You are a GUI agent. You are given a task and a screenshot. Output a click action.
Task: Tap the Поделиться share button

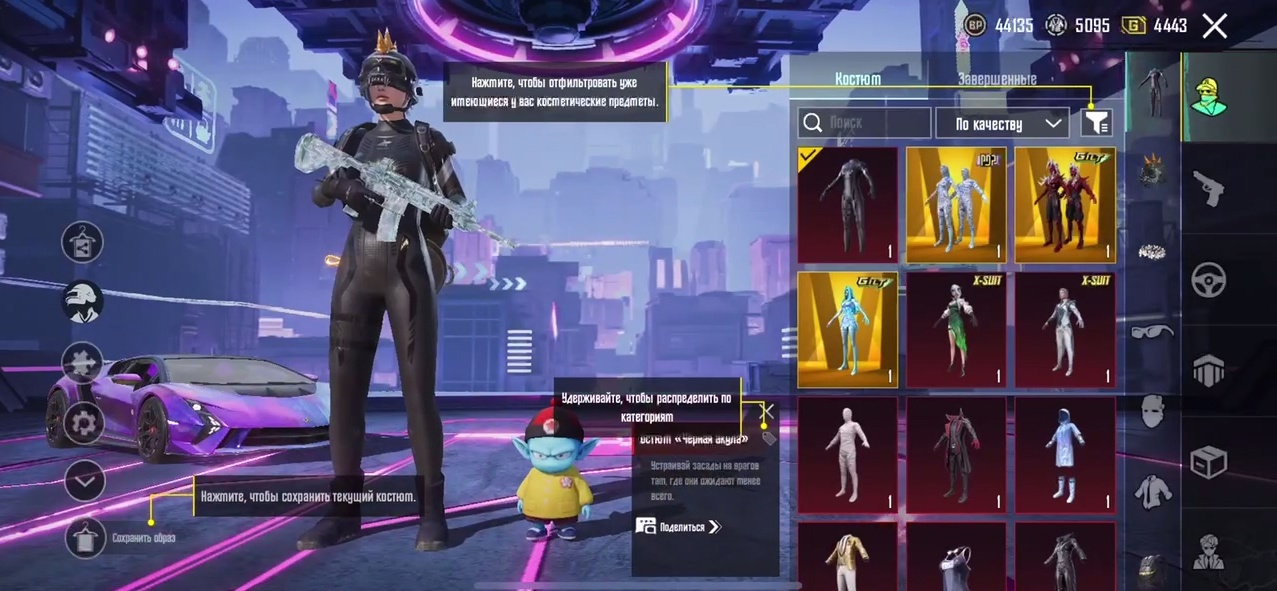pyautogui.click(x=678, y=527)
